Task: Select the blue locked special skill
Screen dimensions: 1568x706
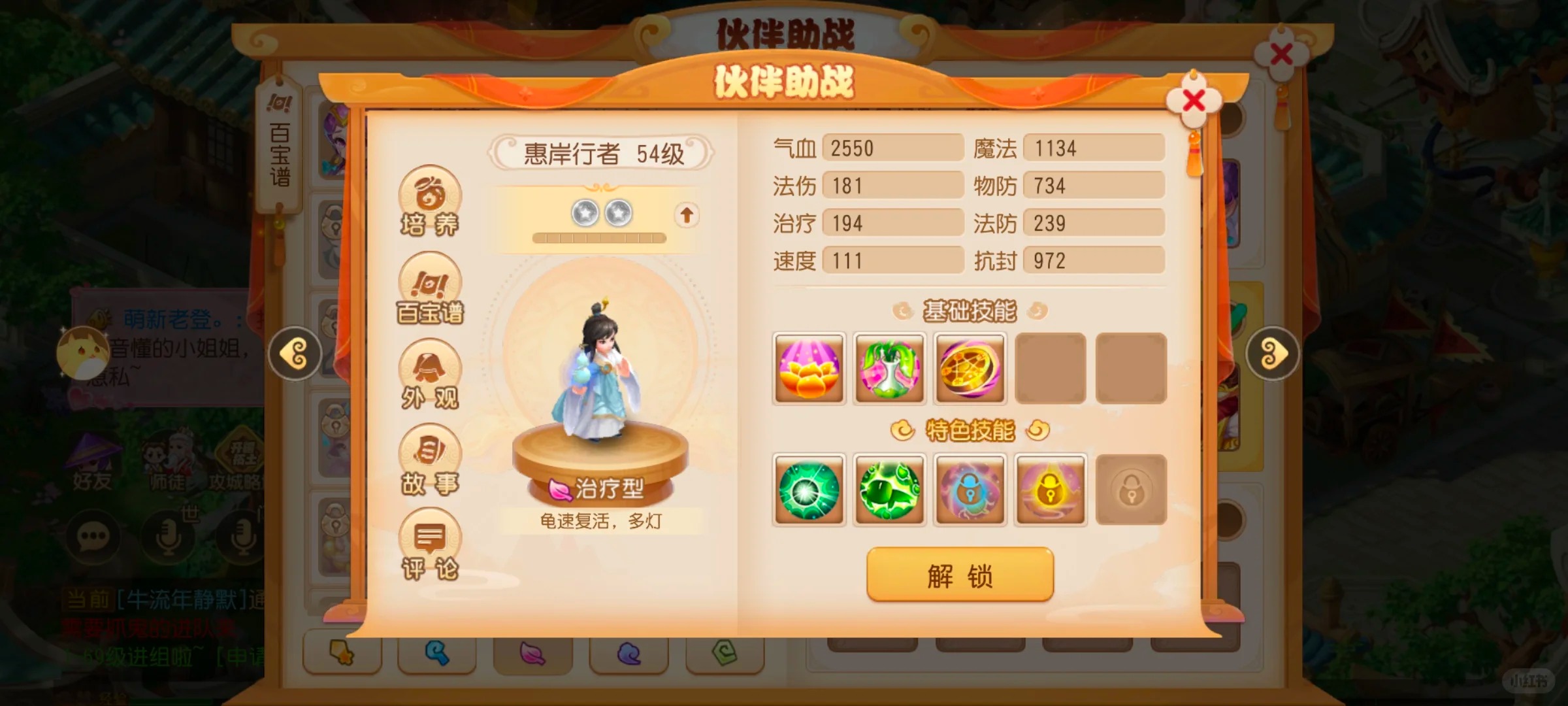Action: tap(970, 490)
